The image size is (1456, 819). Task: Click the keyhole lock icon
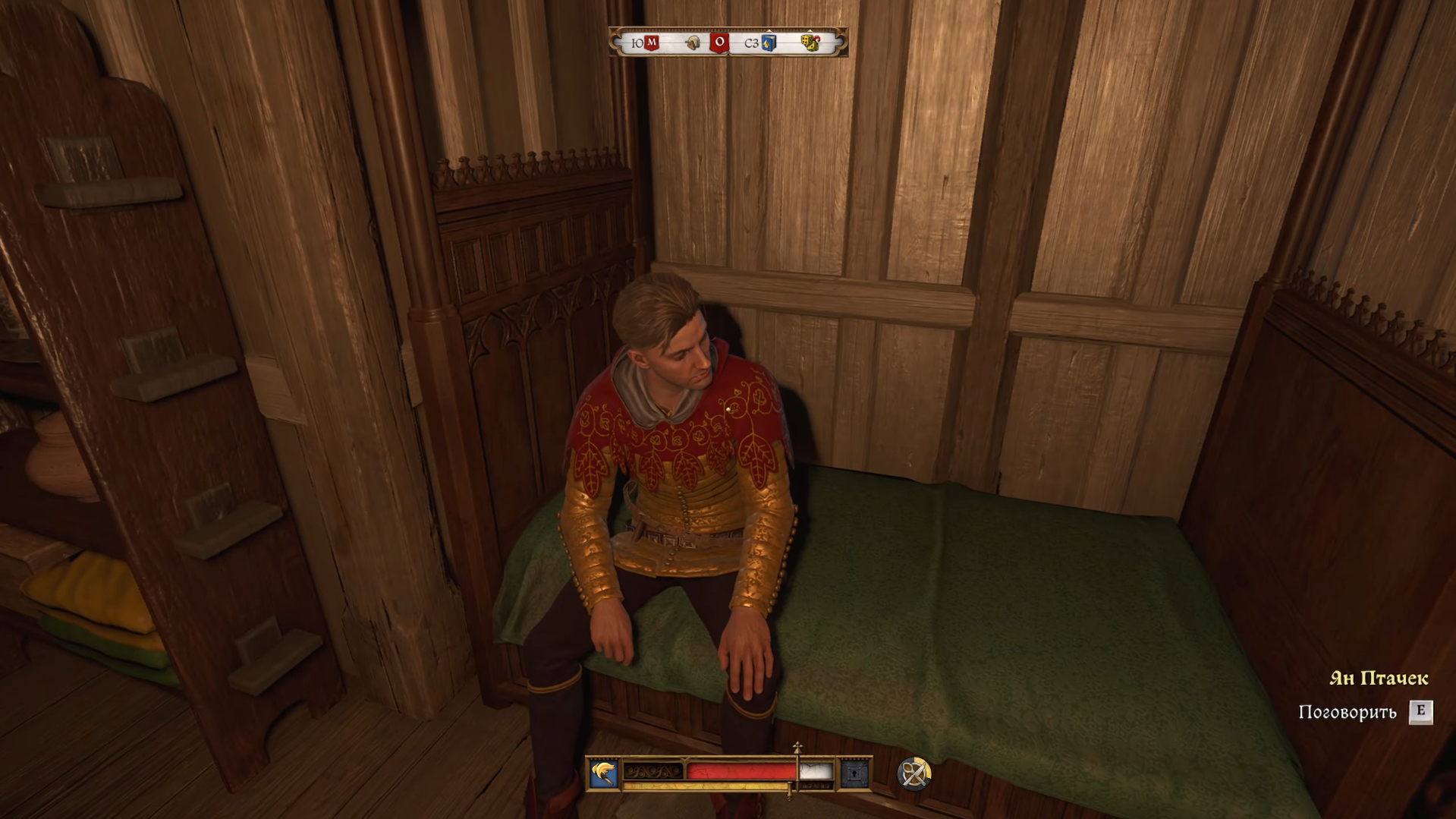pyautogui.click(x=854, y=773)
